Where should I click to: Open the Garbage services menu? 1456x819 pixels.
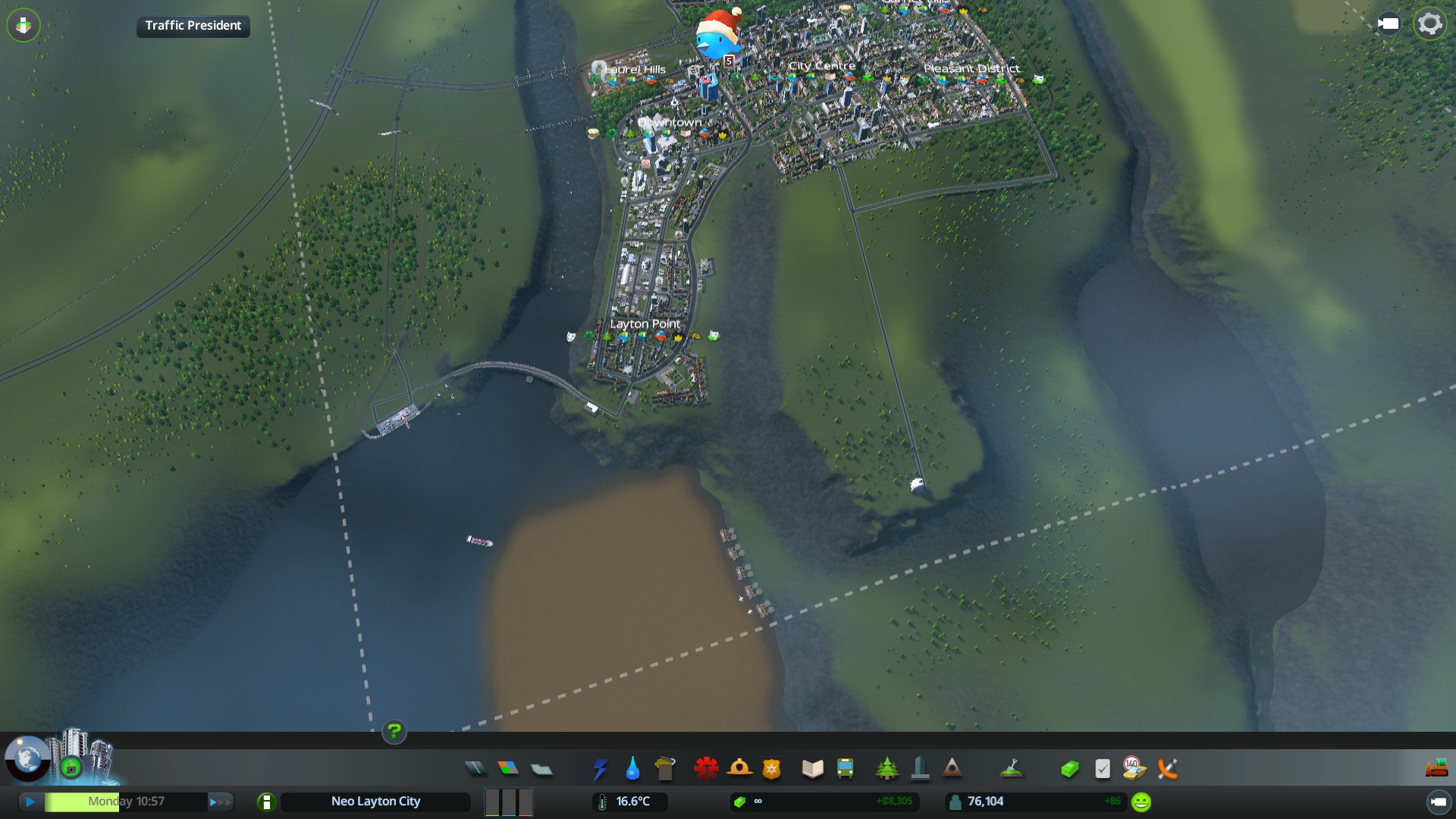[x=665, y=769]
